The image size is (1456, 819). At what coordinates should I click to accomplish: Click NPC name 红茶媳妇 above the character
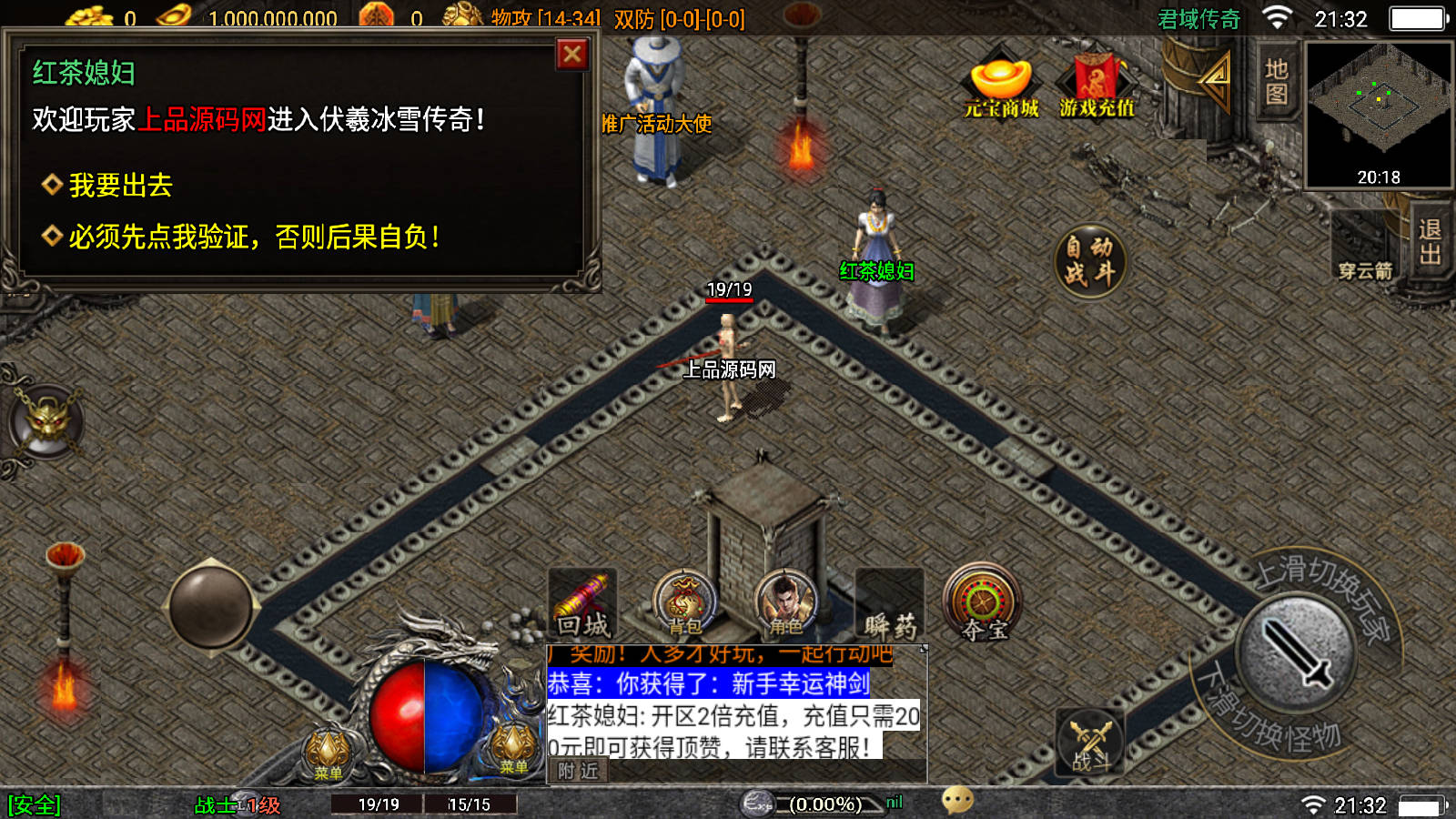pos(878,270)
